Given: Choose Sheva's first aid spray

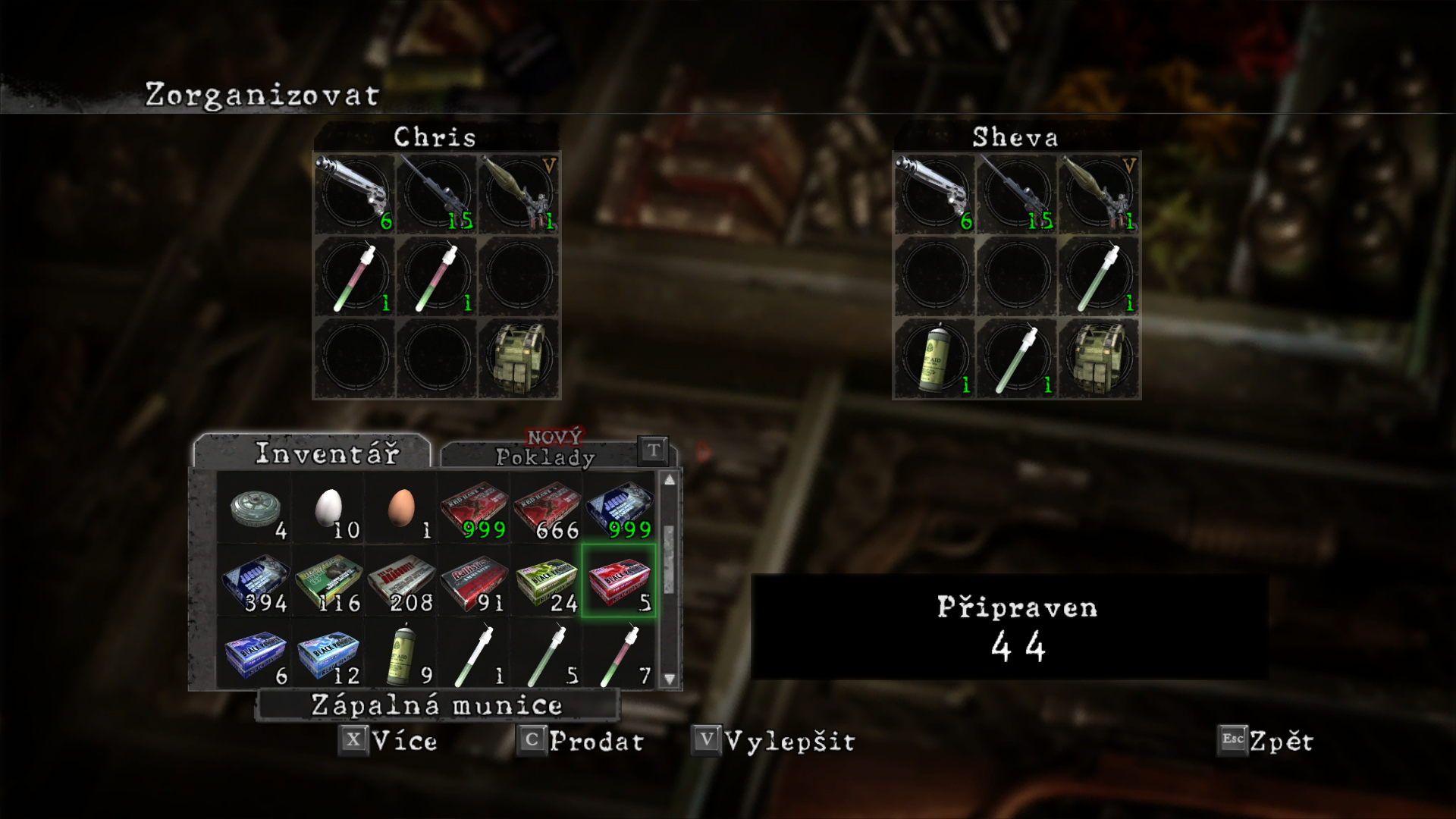Looking at the screenshot, I should (934, 358).
